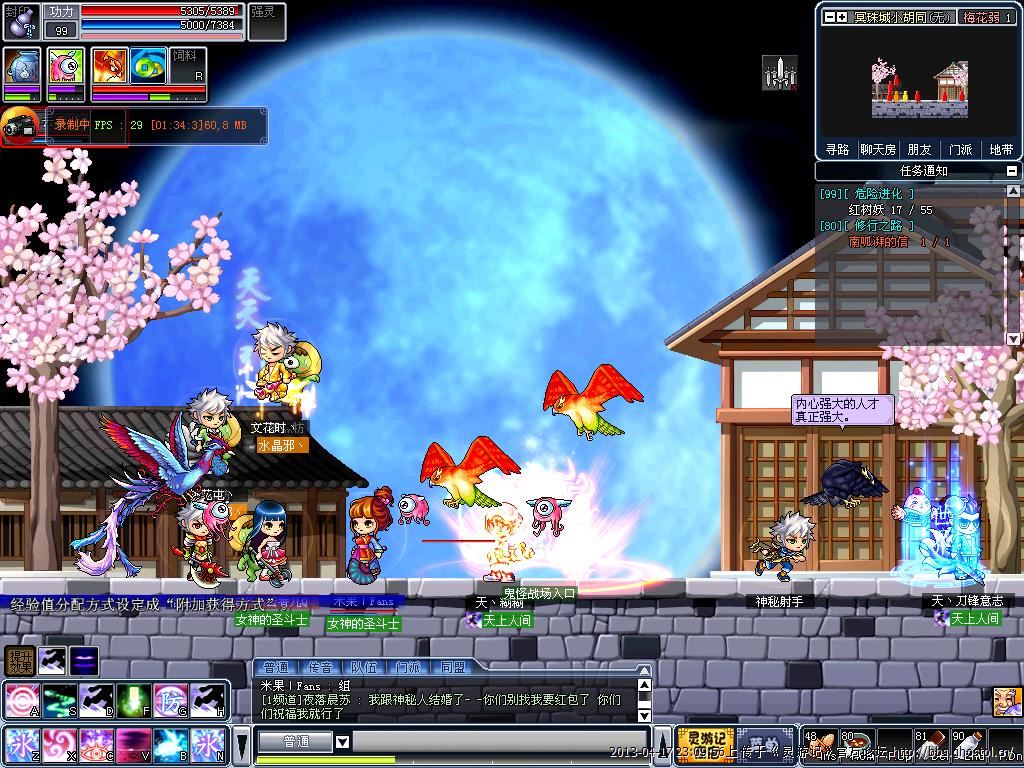The width and height of the screenshot is (1024, 768).
Task: Click the 地带 button under the minimap
Action: [1001, 149]
